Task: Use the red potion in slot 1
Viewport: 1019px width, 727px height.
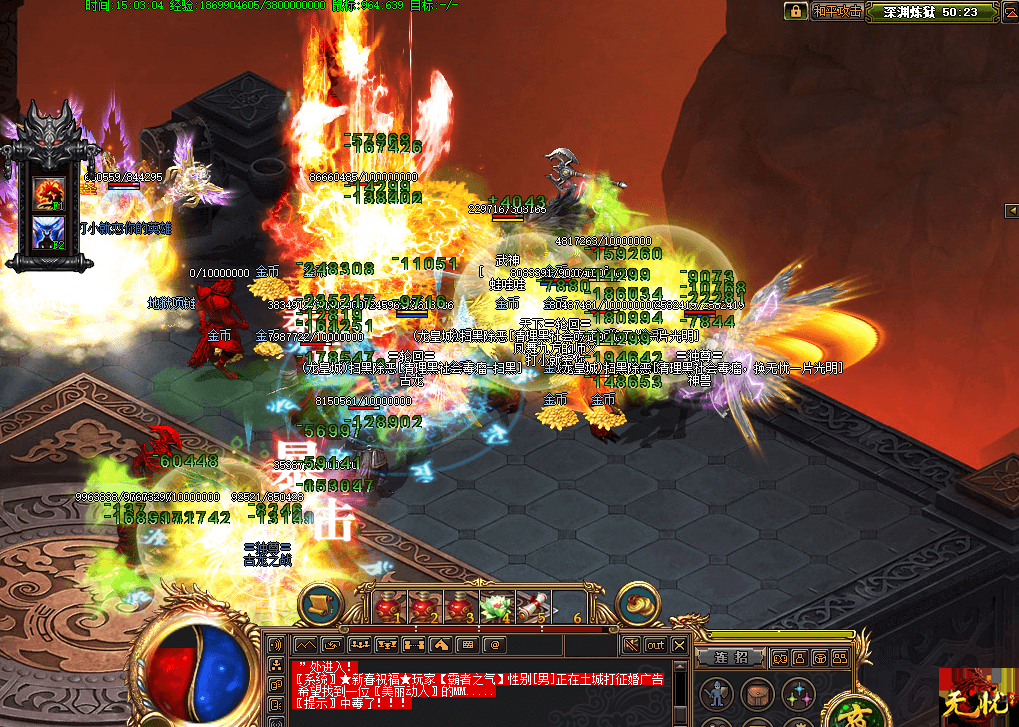Action: [388, 606]
